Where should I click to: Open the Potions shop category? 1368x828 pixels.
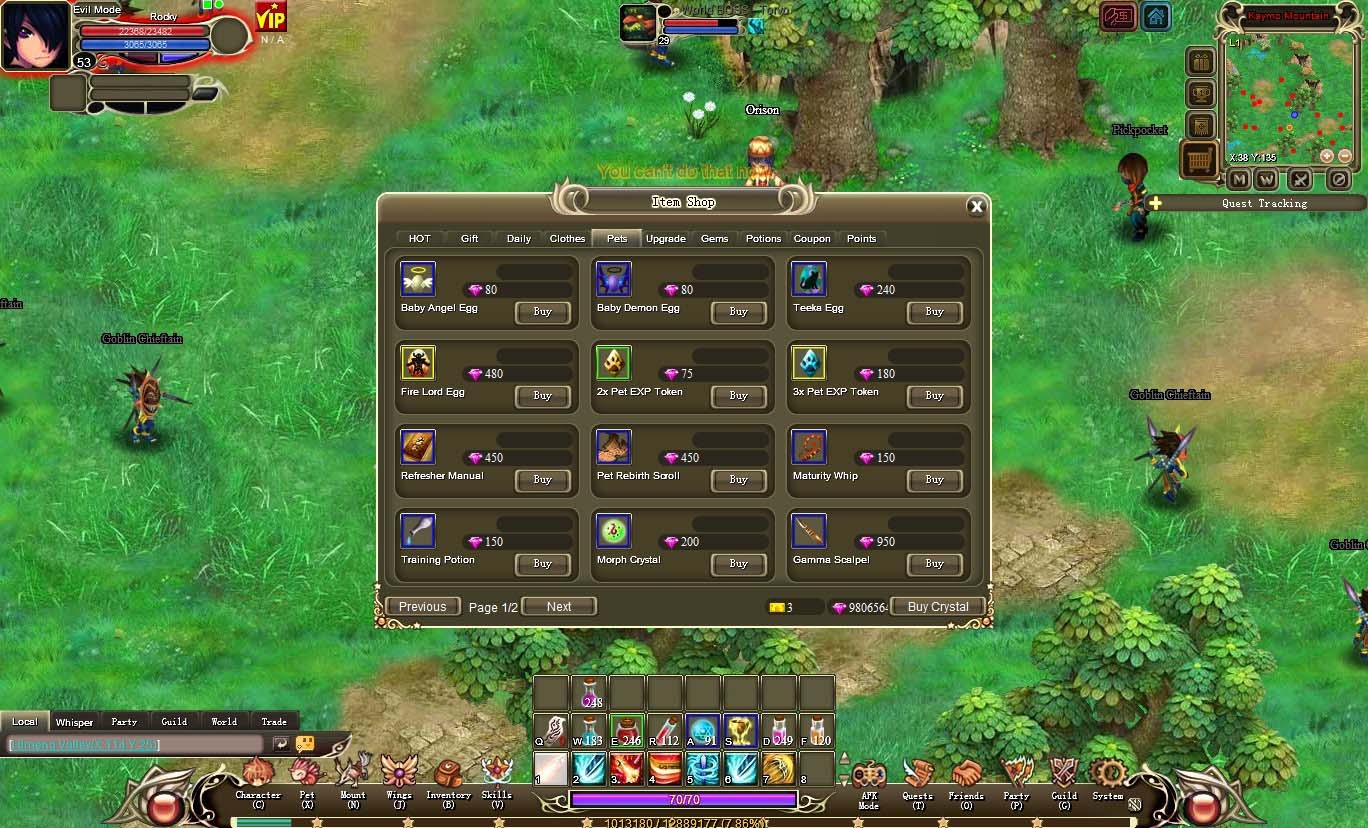pyautogui.click(x=763, y=239)
